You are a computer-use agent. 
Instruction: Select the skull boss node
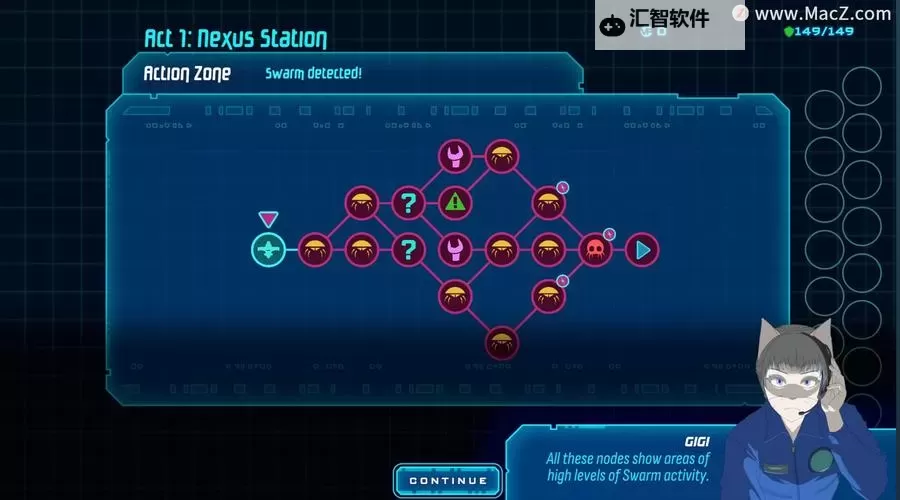pos(595,249)
